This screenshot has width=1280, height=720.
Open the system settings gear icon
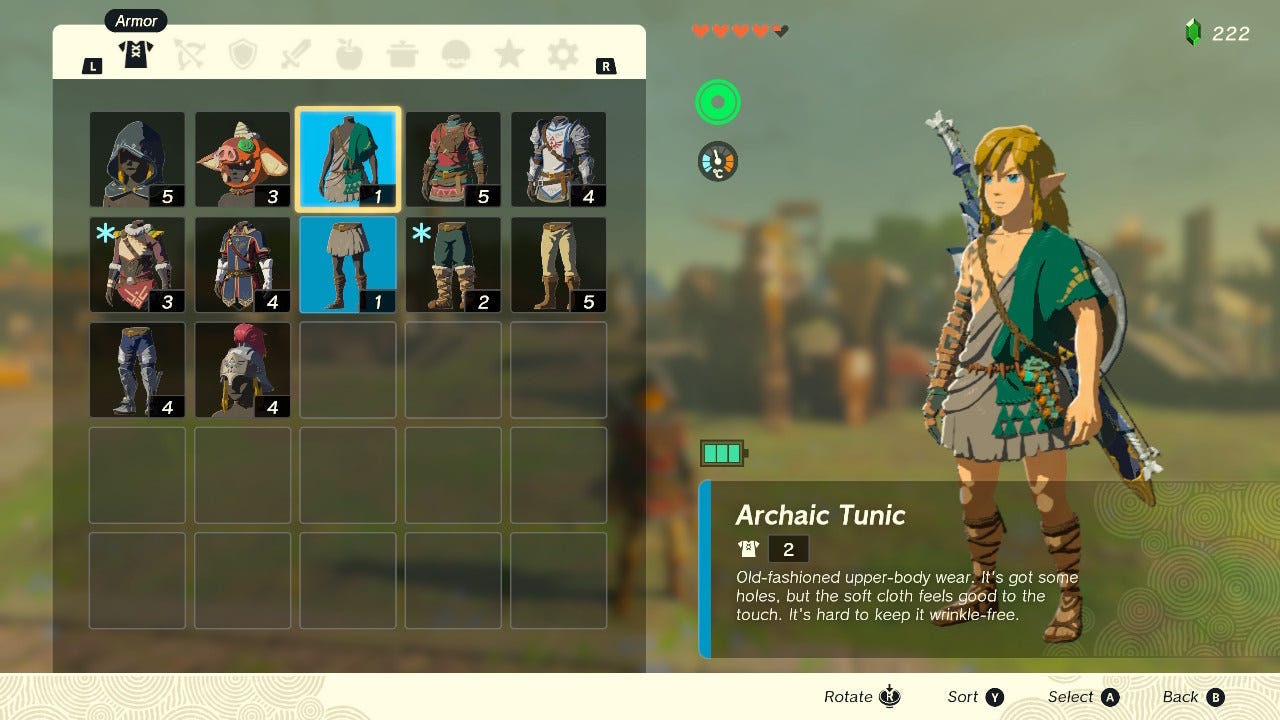[x=561, y=54]
